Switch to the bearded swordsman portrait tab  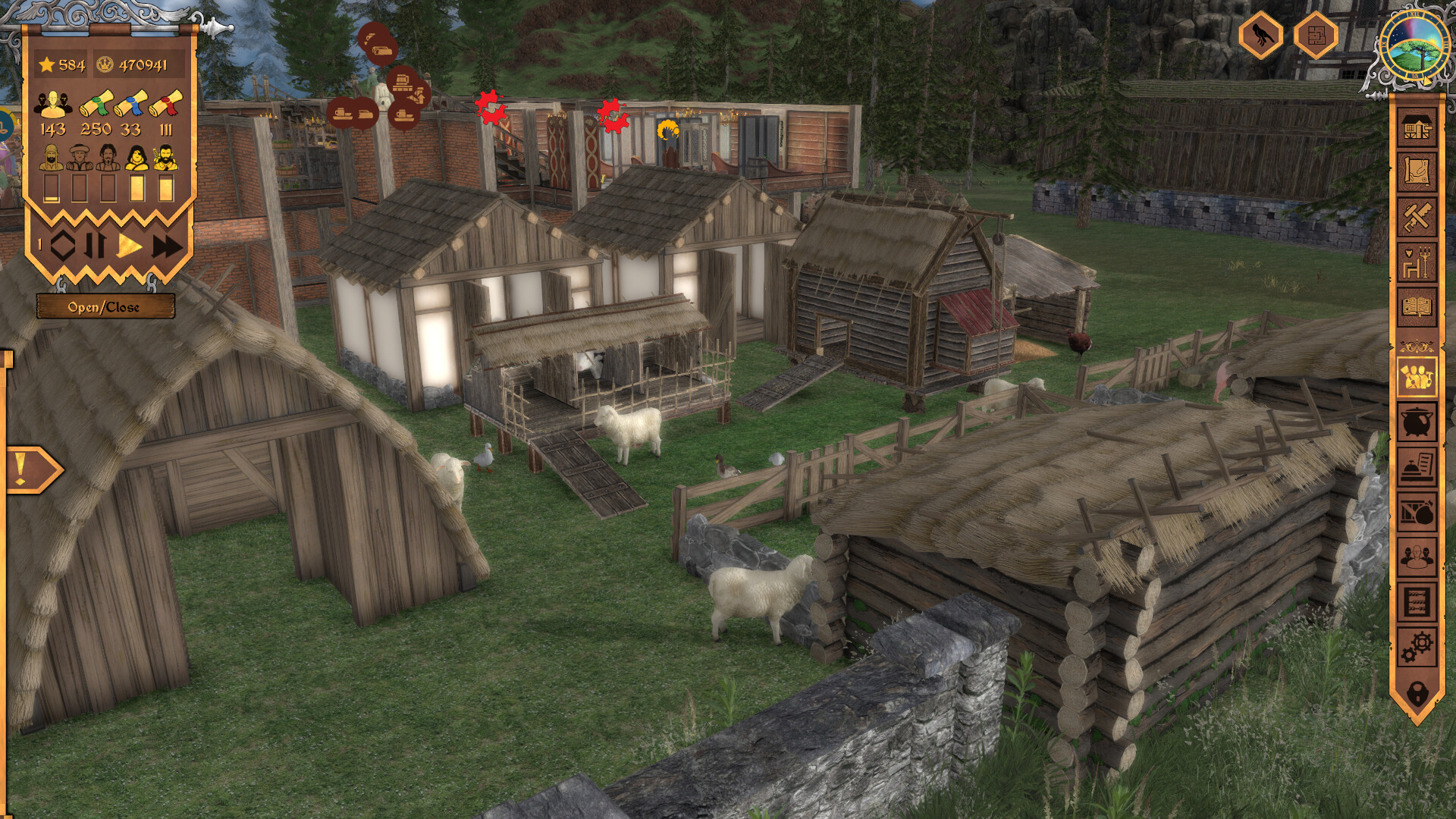click(165, 157)
